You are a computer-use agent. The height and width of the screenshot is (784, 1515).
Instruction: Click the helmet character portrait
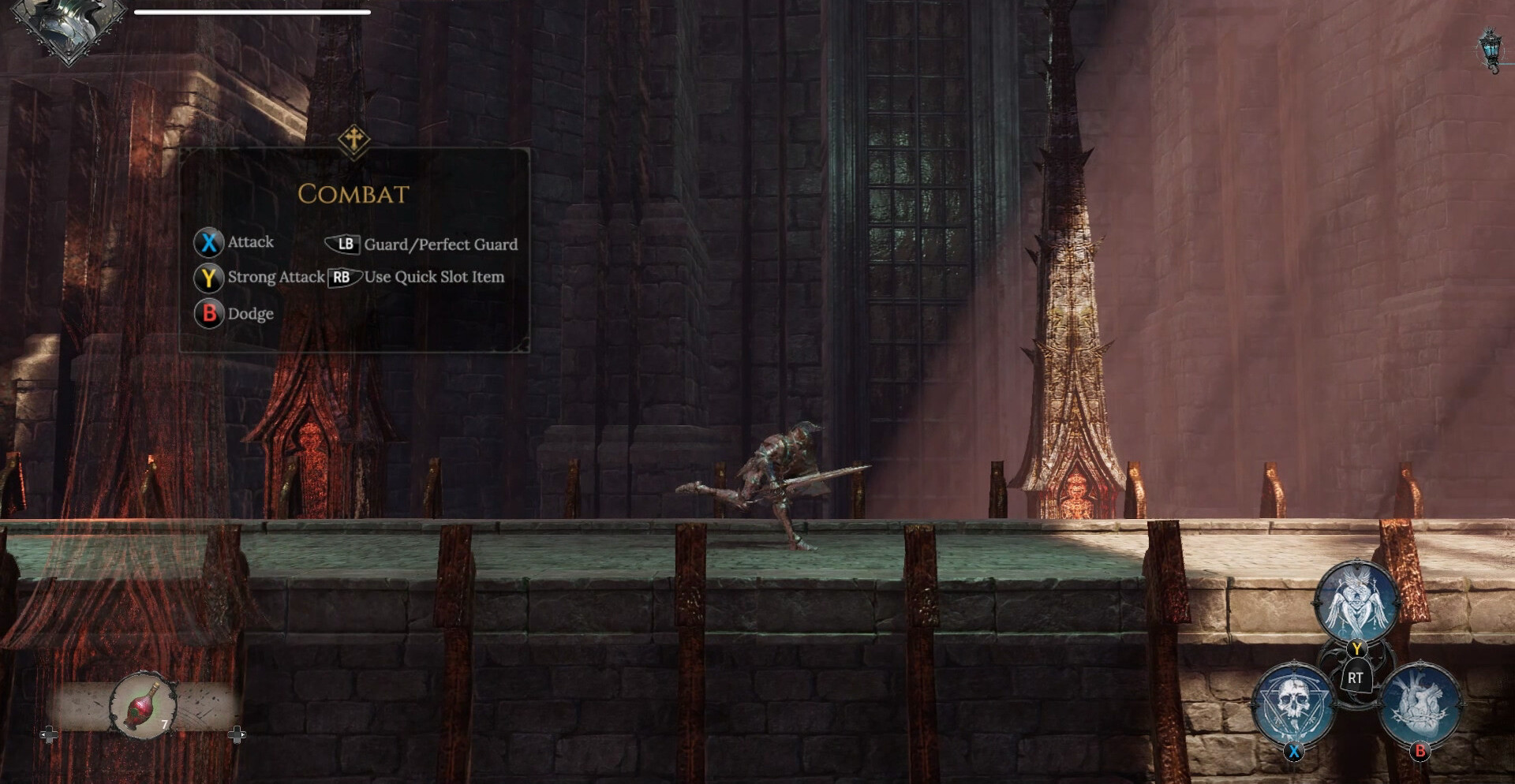(69, 25)
